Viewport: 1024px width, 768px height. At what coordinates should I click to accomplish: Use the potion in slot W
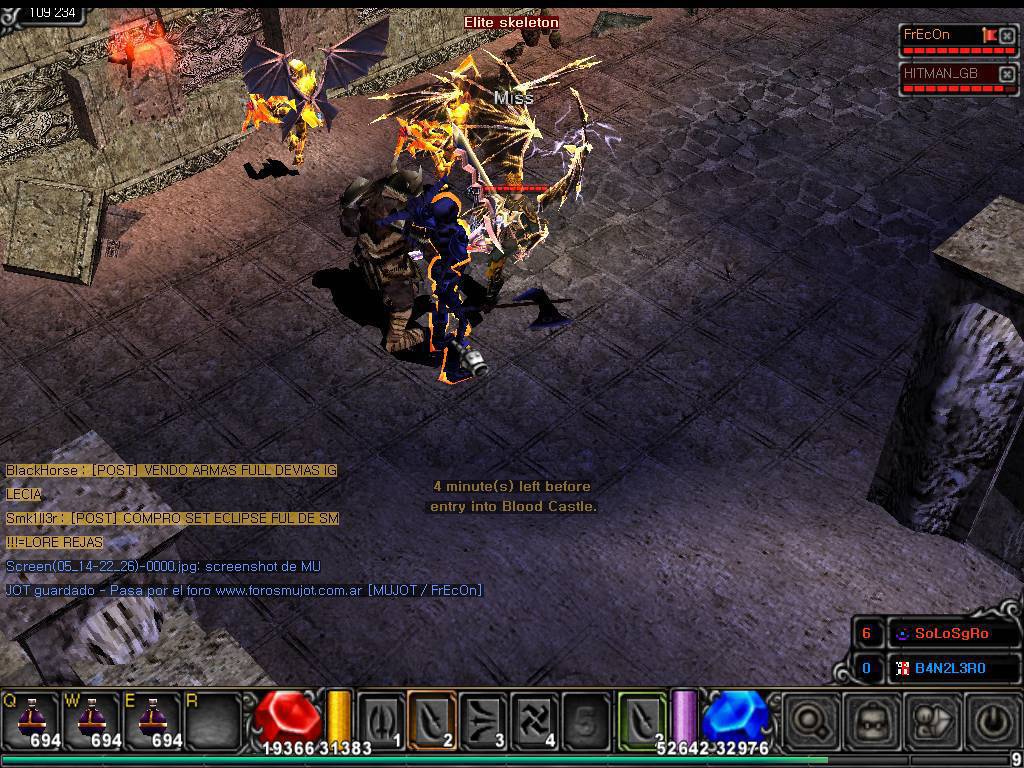coord(93,719)
